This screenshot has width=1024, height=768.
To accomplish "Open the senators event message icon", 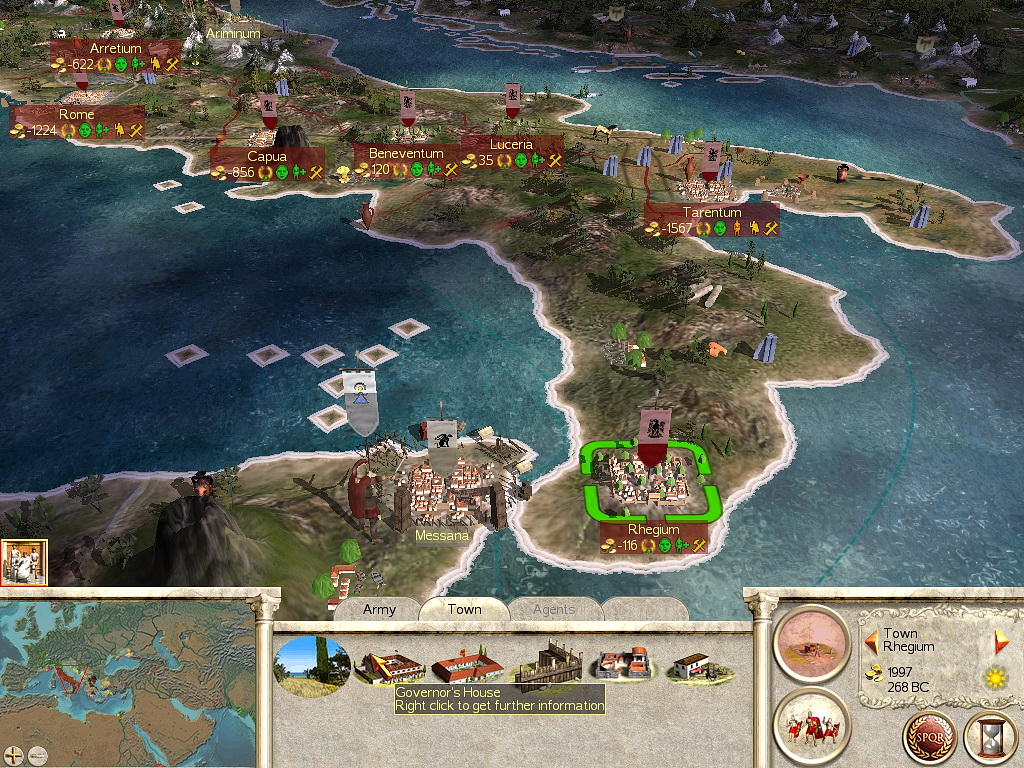I will pyautogui.click(x=24, y=563).
